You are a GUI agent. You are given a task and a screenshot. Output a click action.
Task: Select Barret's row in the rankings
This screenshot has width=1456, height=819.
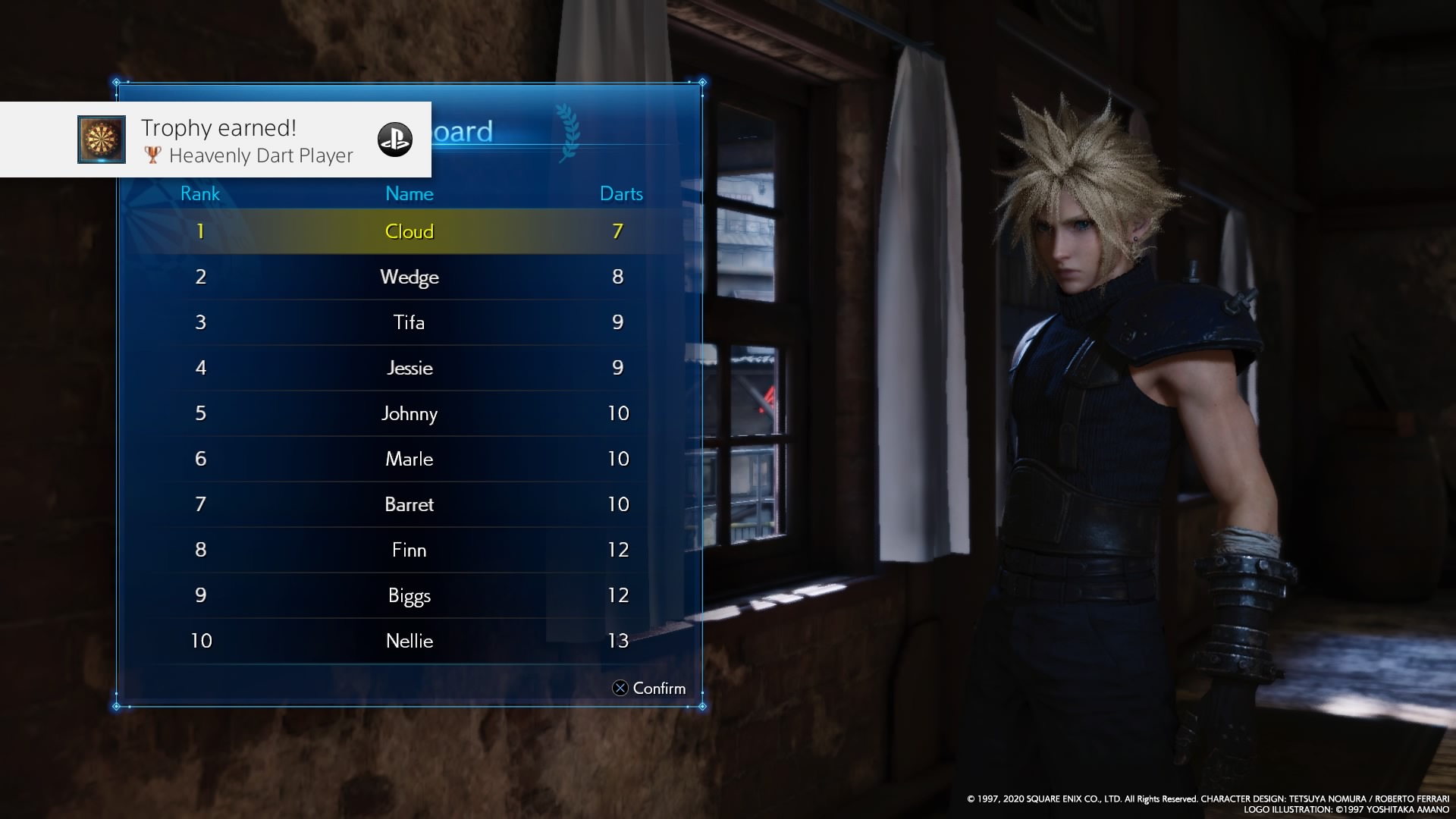[409, 504]
